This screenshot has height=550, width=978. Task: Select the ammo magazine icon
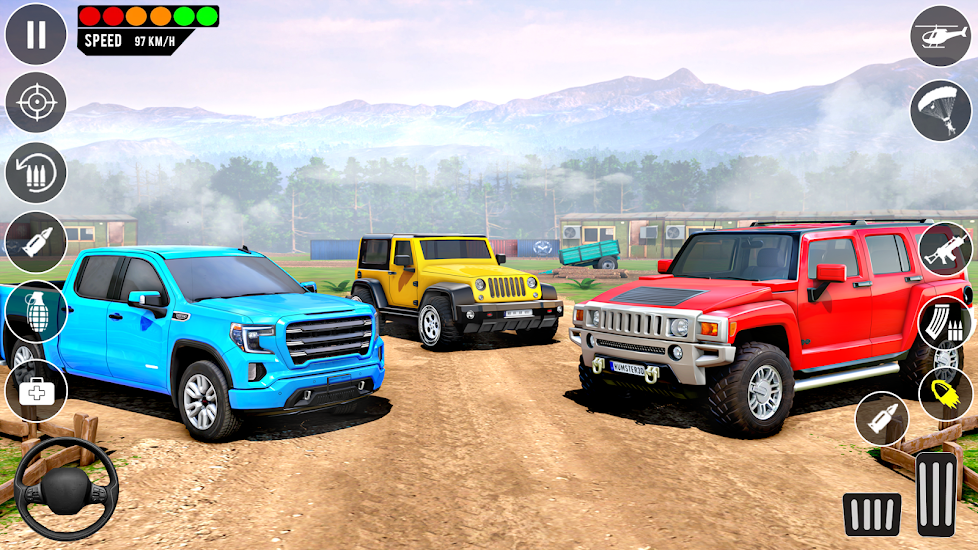click(945, 322)
